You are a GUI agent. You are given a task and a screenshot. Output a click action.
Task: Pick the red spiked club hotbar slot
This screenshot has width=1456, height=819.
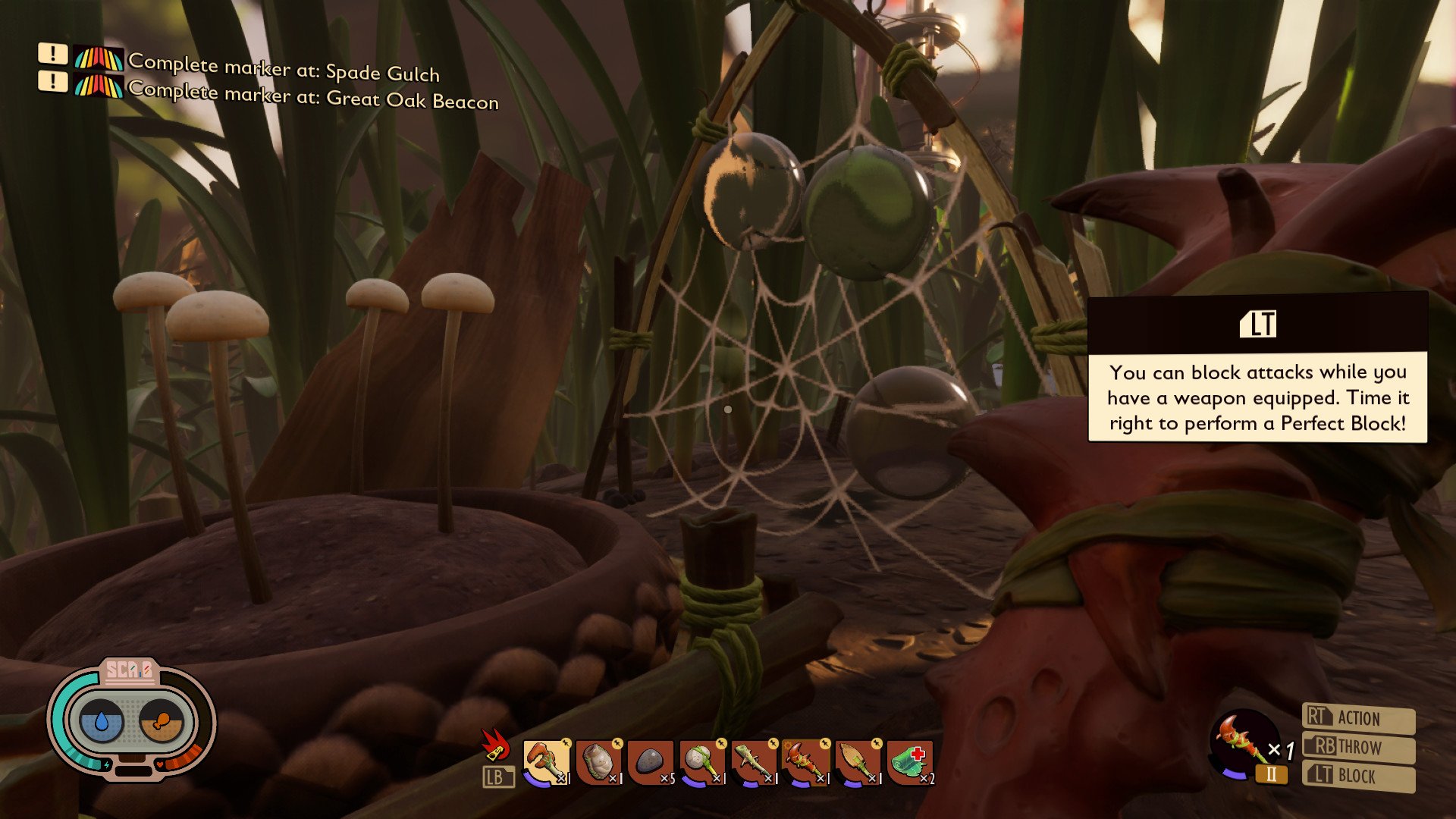point(805,761)
